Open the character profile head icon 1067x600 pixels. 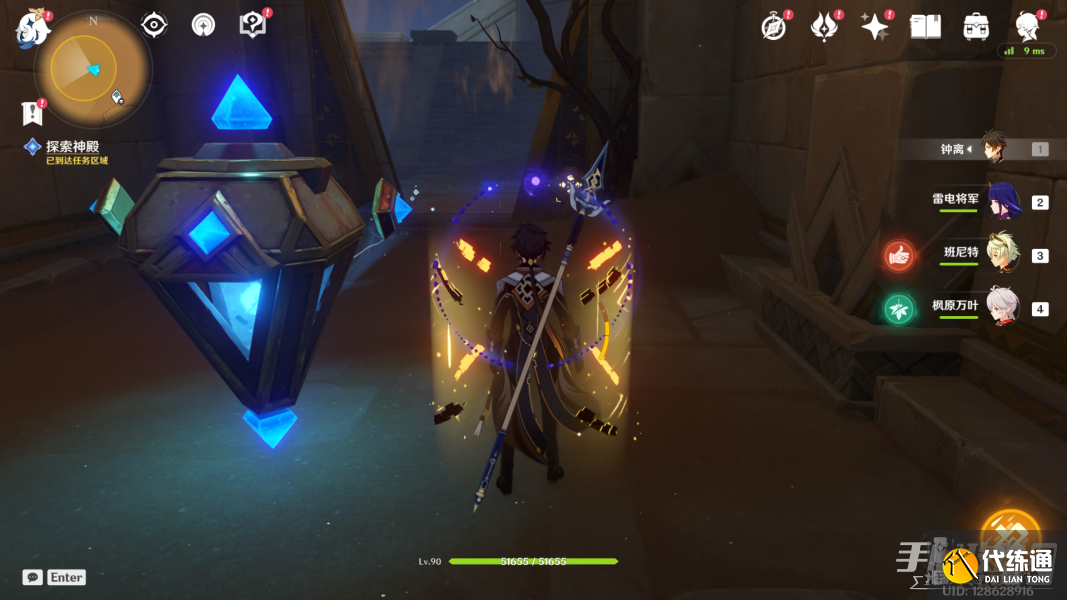[1027, 27]
